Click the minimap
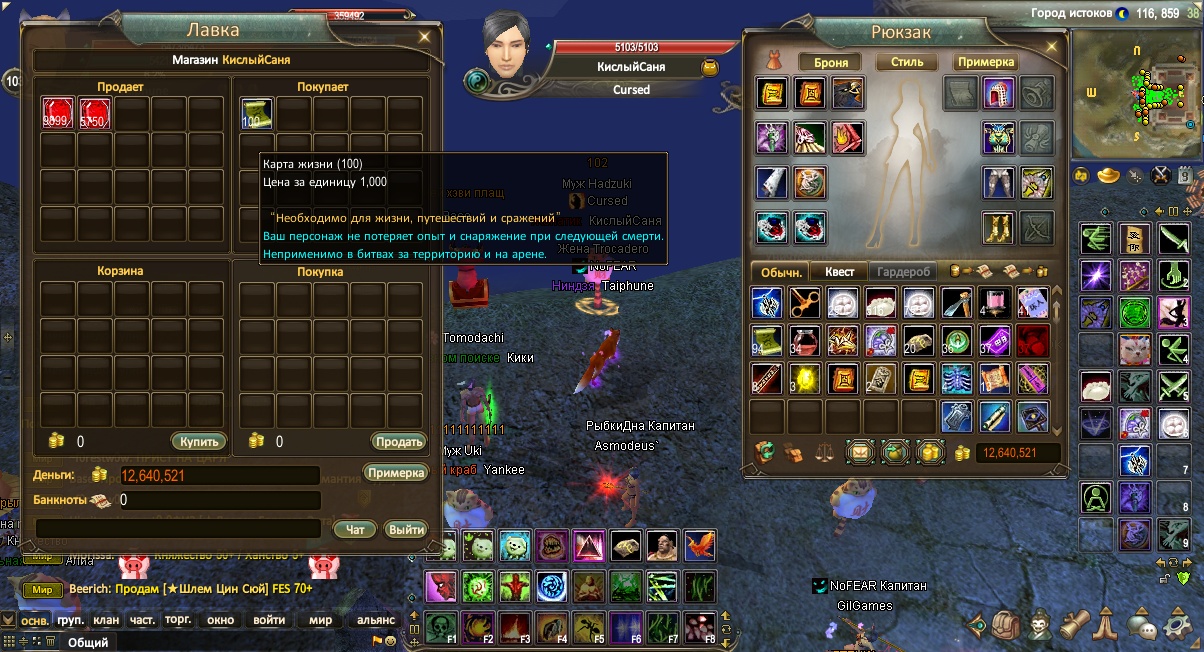Image resolution: width=1204 pixels, height=652 pixels. coord(1135,95)
